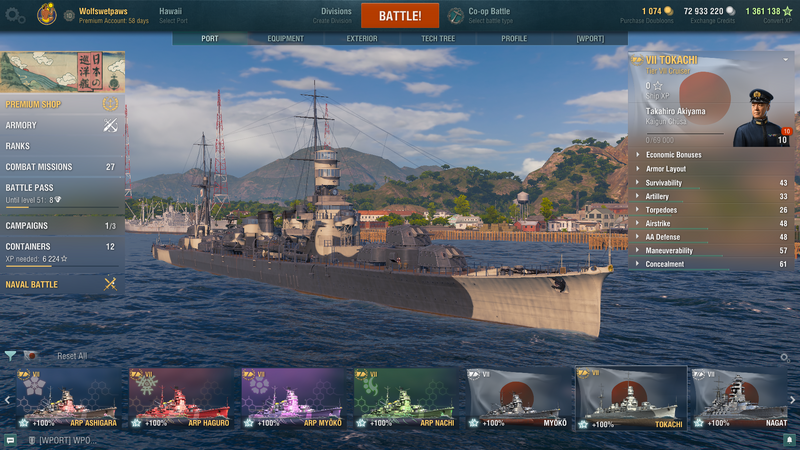Screen dimensions: 800x450
Task: Pick the ARP Nachi ship in carousel
Action: pyautogui.click(x=406, y=396)
